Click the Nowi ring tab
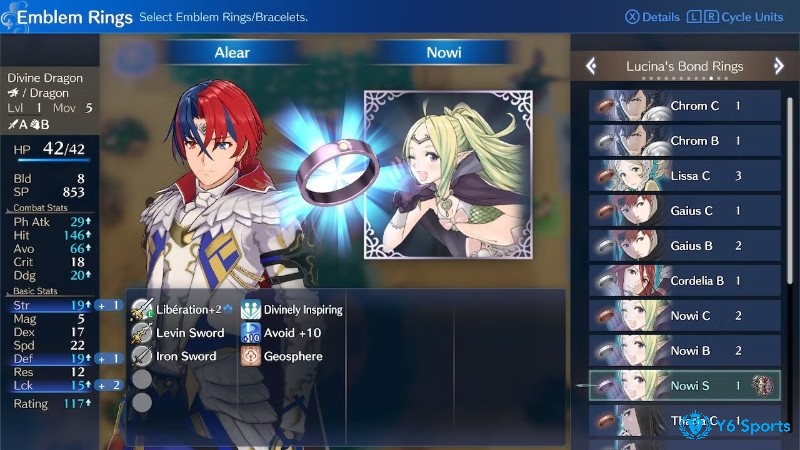Viewport: 800px width, 450px height. tap(442, 53)
